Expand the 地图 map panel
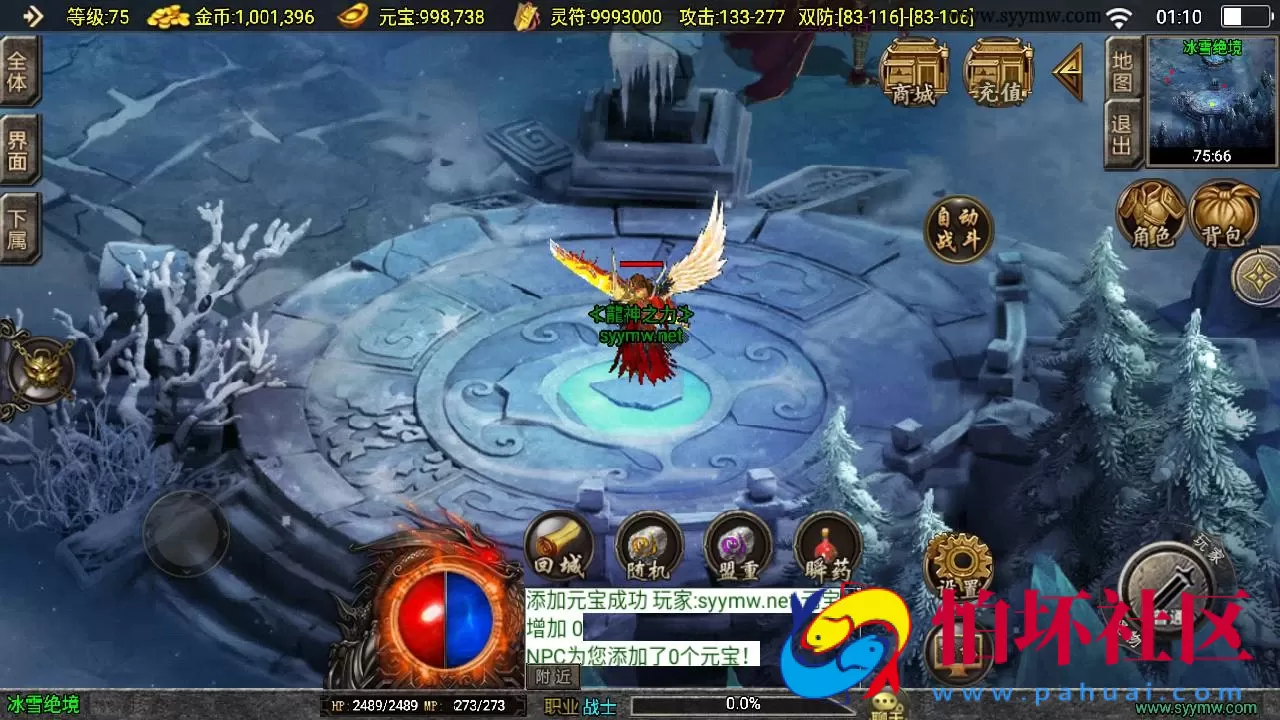The image size is (1280, 720). pos(1124,70)
